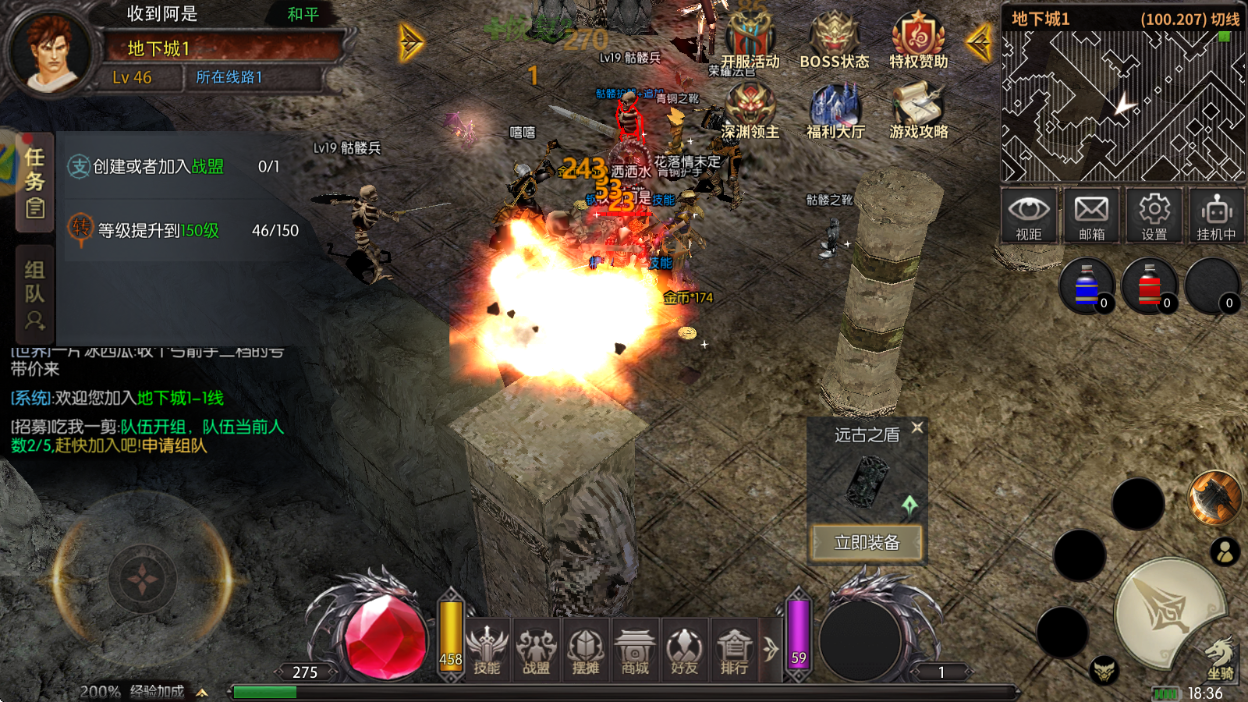
Task: Open the 特权赞助 privilege icon
Action: 918,39
